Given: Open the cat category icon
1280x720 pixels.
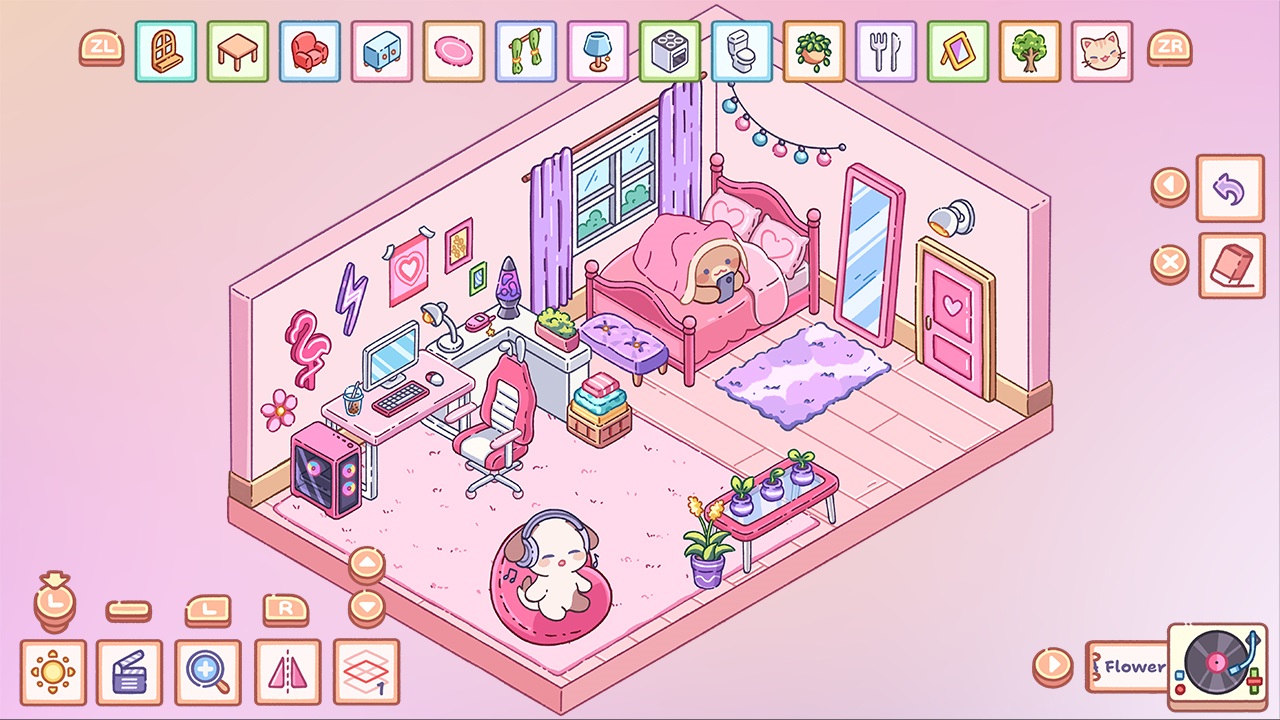Looking at the screenshot, I should click(x=1101, y=50).
